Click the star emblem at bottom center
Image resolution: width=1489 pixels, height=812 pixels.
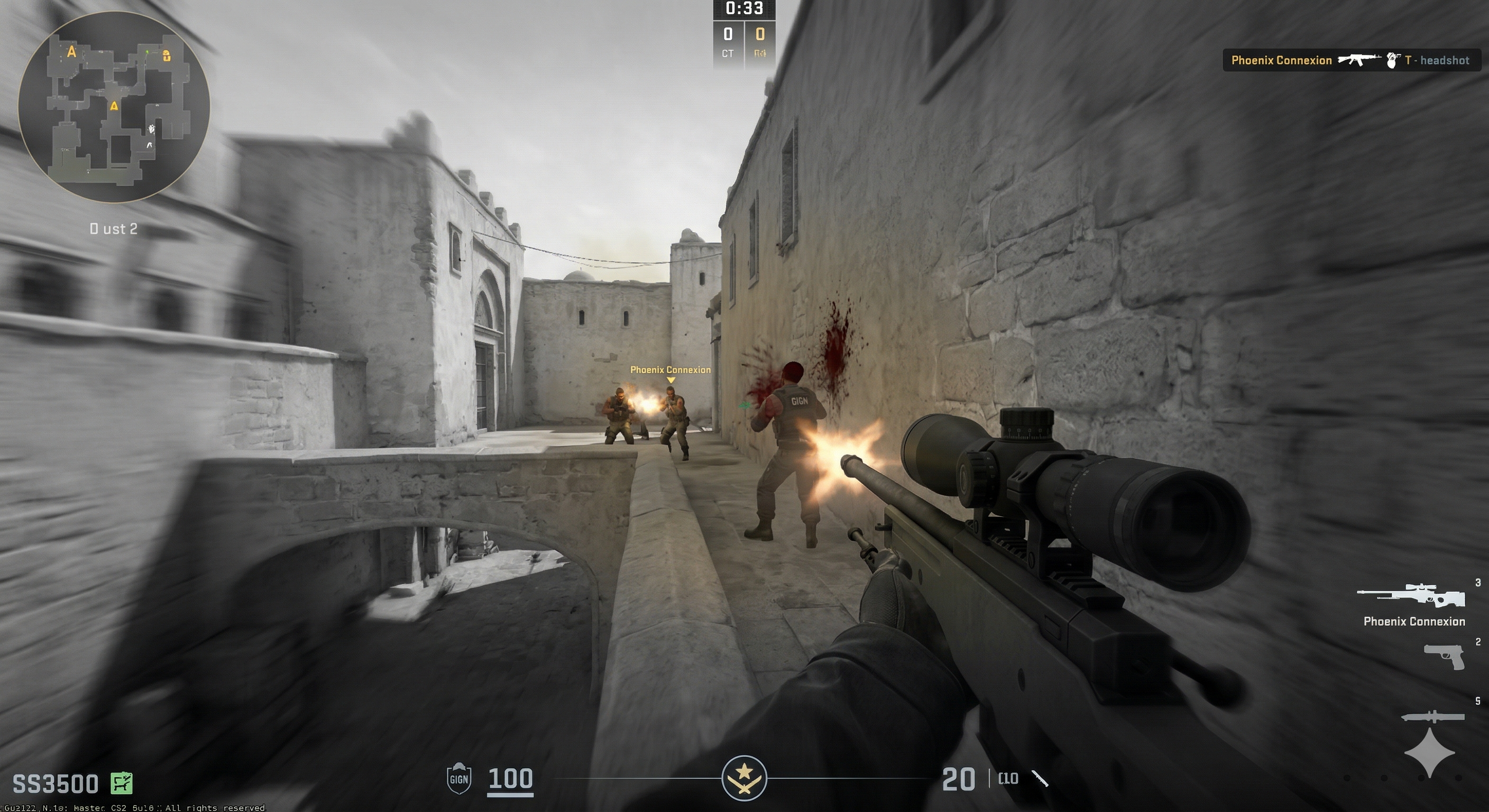[x=744, y=778]
